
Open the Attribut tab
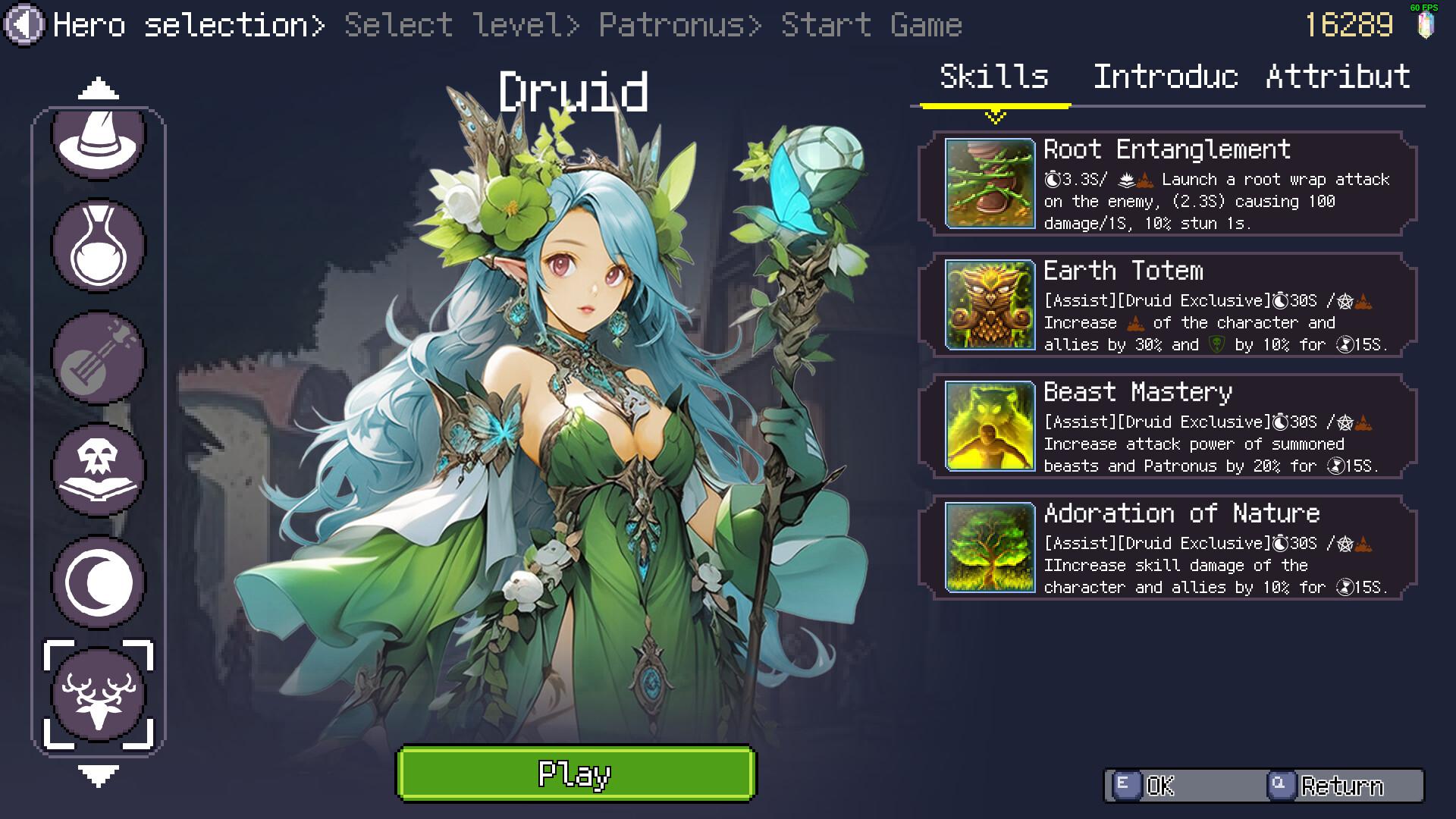1337,78
